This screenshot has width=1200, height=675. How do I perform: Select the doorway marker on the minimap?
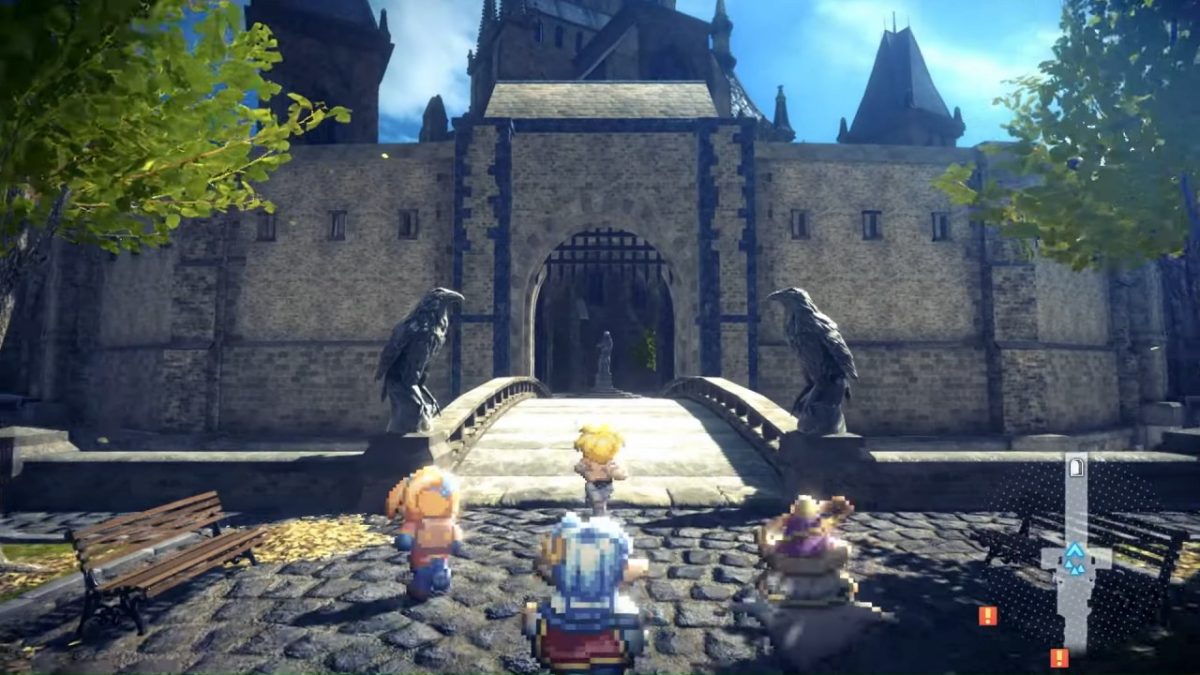1076,467
